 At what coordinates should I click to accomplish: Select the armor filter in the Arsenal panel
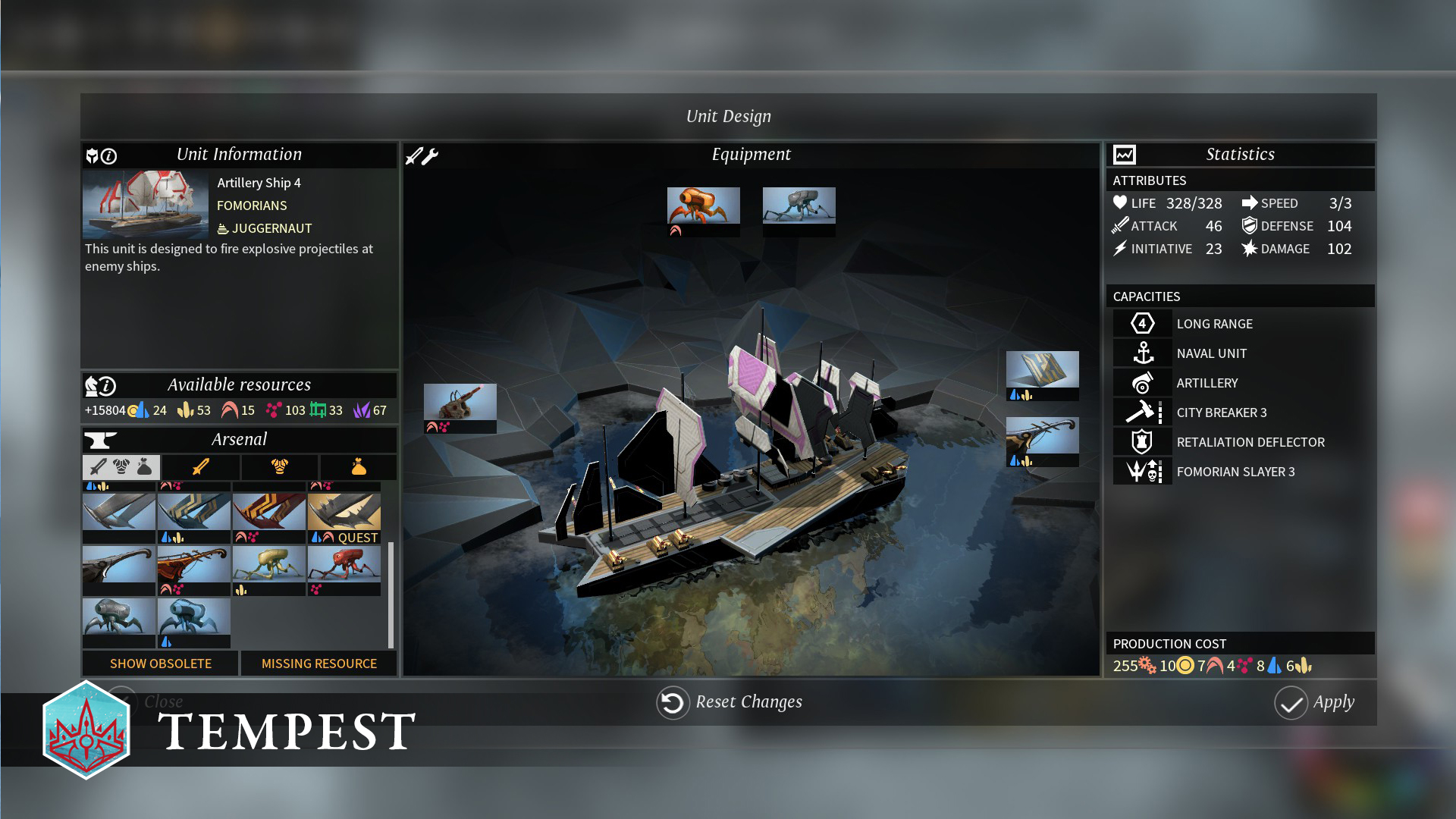pyautogui.click(x=280, y=467)
